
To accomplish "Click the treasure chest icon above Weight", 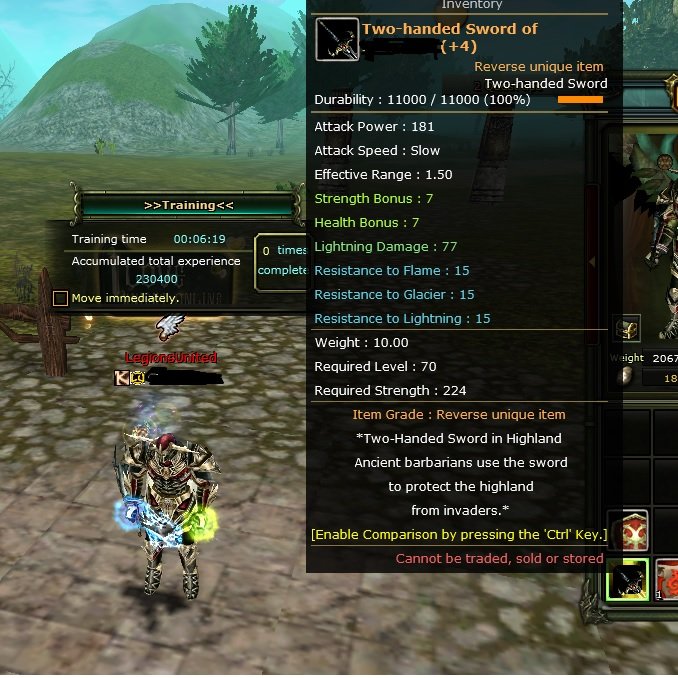I will point(627,329).
